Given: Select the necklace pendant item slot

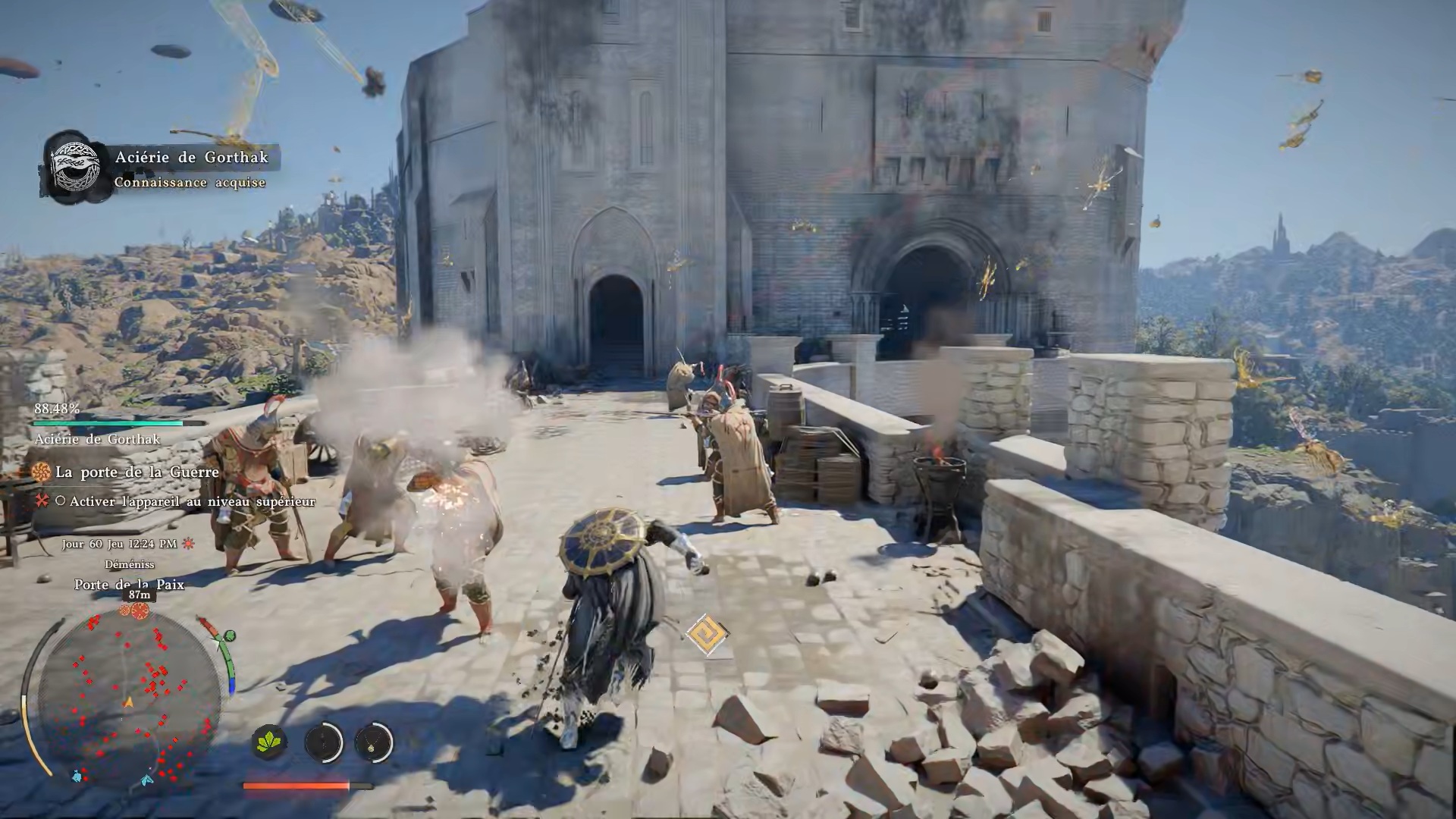Looking at the screenshot, I should click(x=374, y=742).
